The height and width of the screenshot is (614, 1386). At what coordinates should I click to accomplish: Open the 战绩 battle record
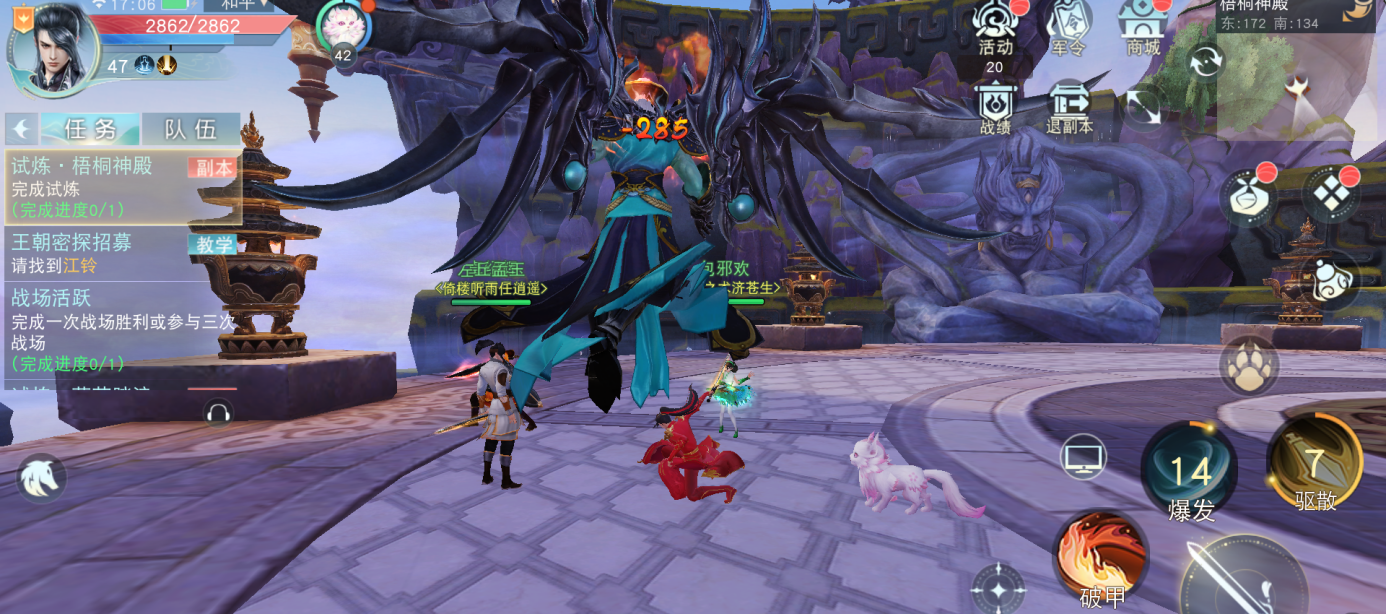(x=996, y=108)
